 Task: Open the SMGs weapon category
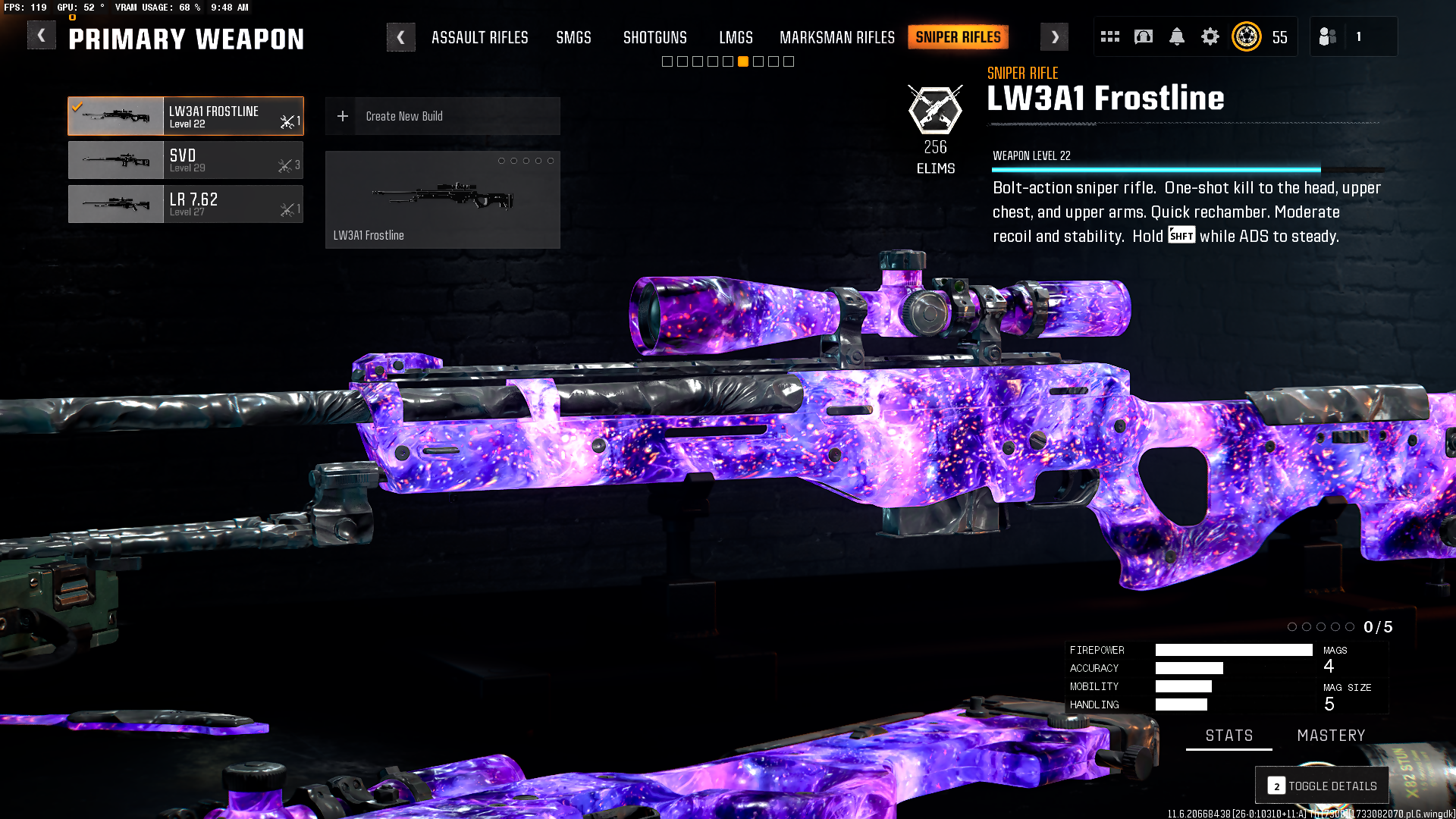pos(573,37)
